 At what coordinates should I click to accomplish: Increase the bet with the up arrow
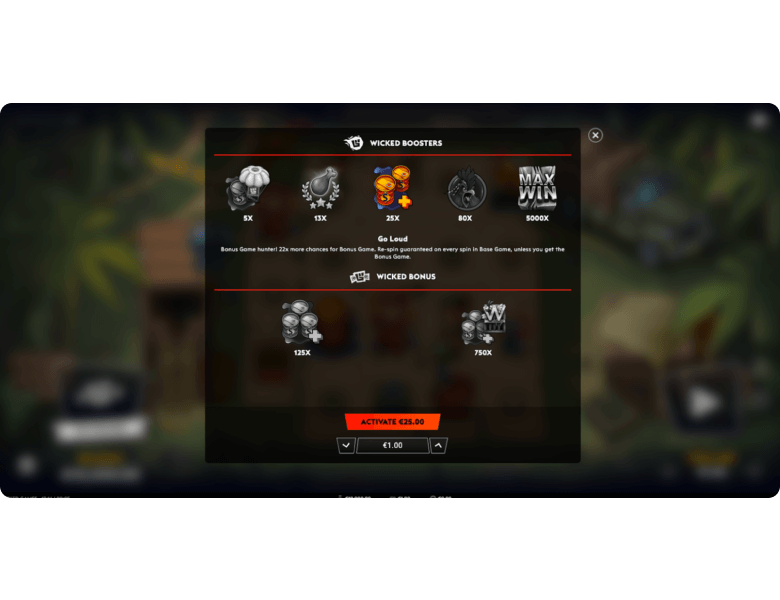[x=439, y=446]
